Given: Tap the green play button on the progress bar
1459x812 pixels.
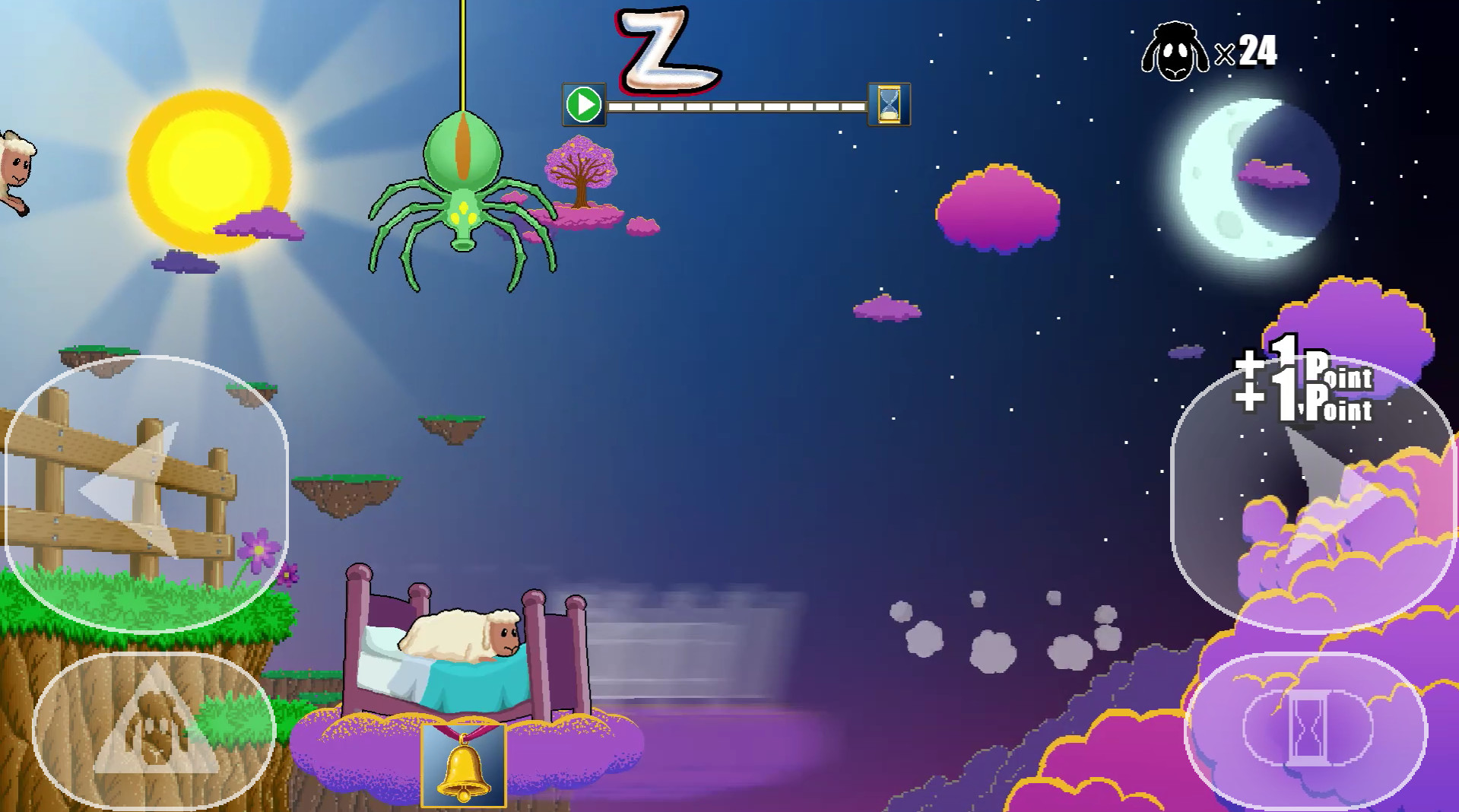Looking at the screenshot, I should point(582,103).
